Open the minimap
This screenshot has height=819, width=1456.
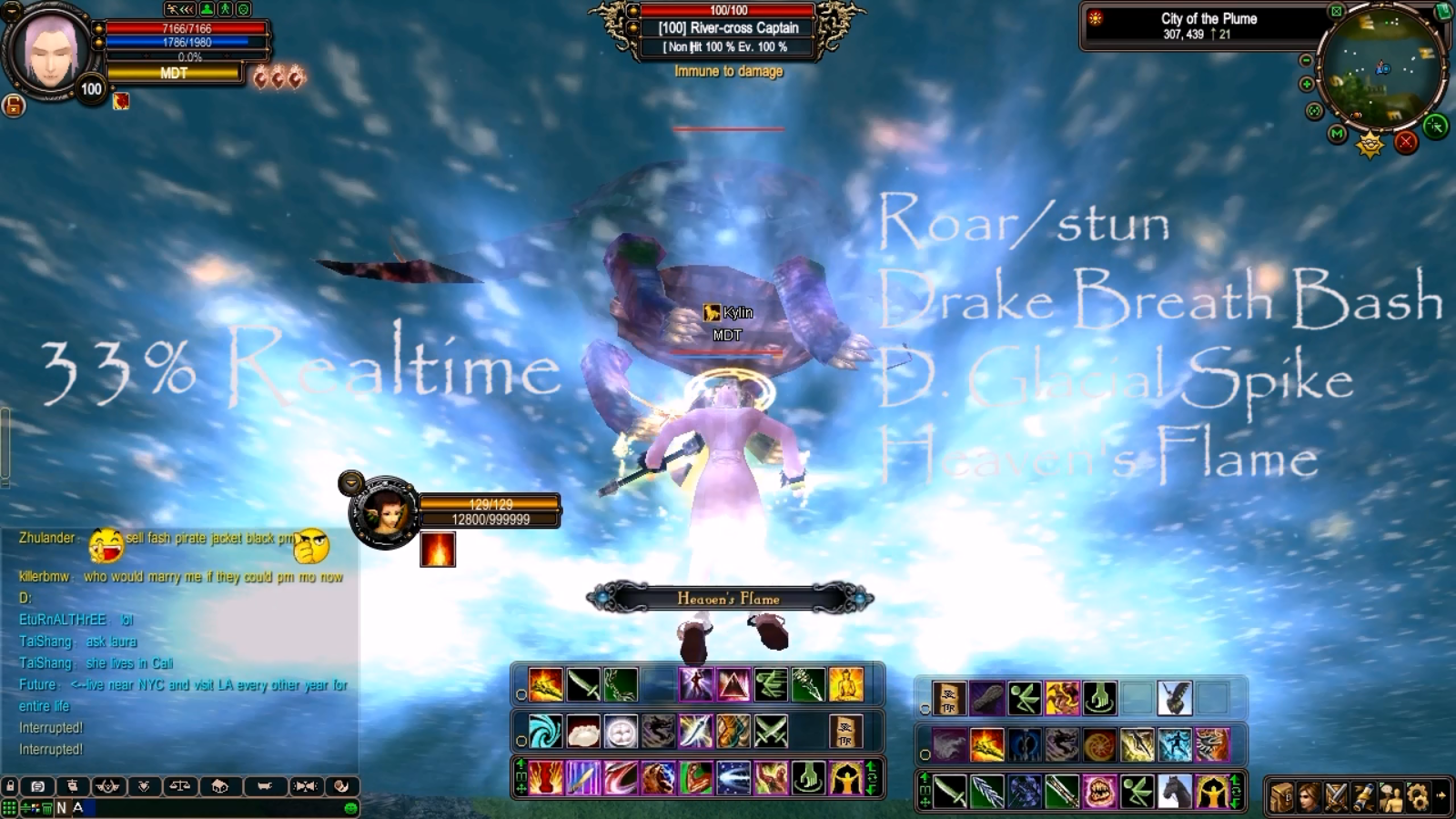pyautogui.click(x=1381, y=70)
